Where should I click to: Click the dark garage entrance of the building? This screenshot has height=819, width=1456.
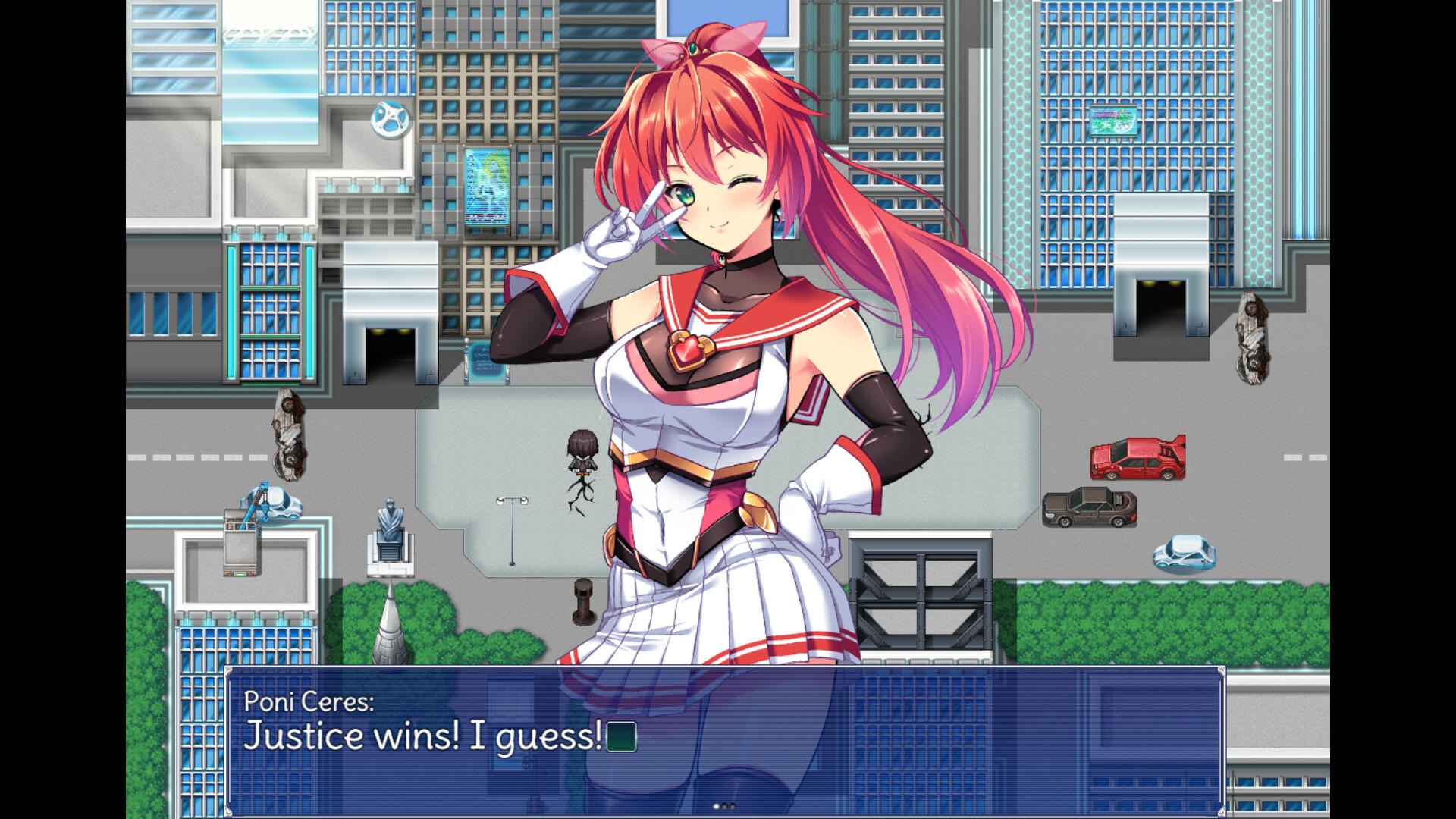coord(391,353)
